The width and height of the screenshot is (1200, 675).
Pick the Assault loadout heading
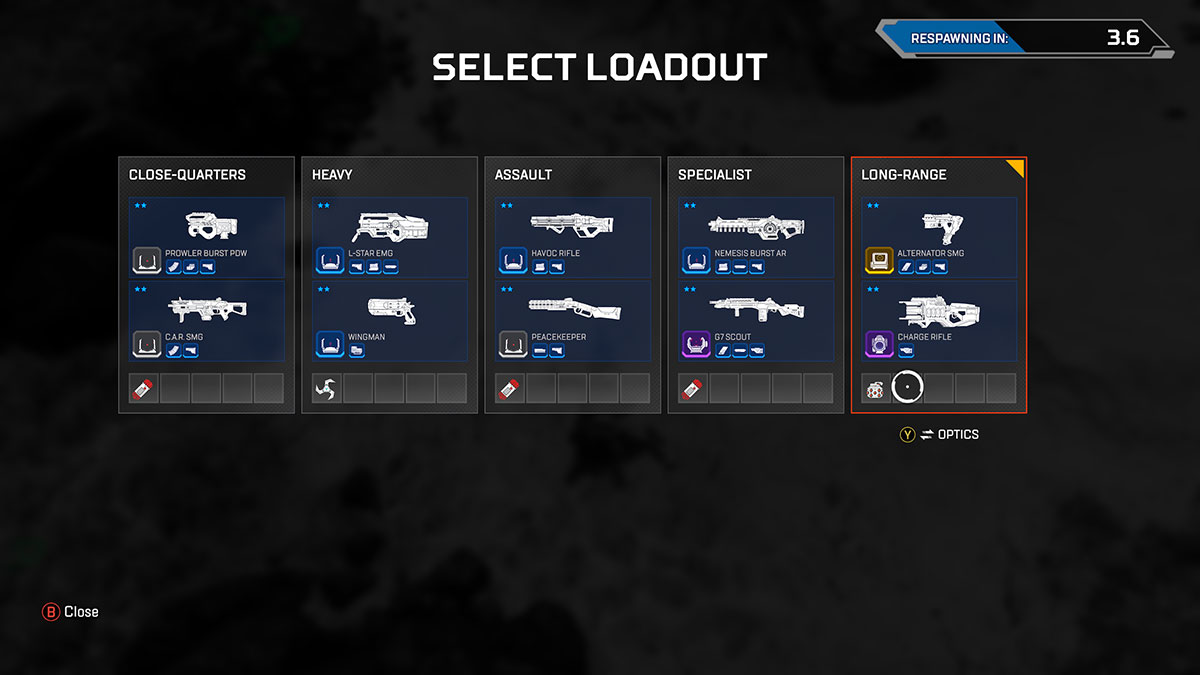point(523,175)
